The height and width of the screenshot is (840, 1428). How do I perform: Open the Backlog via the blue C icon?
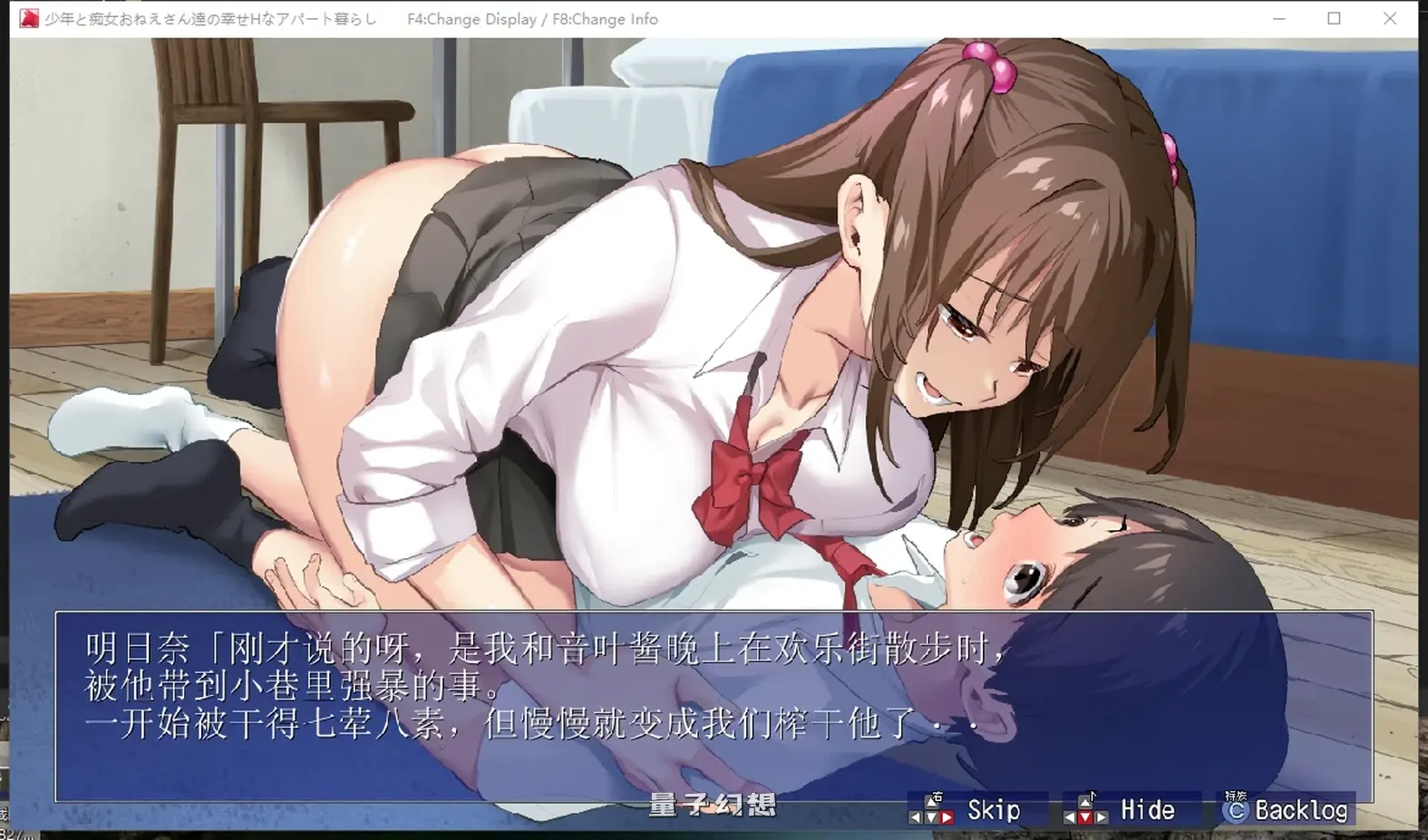tap(1238, 811)
